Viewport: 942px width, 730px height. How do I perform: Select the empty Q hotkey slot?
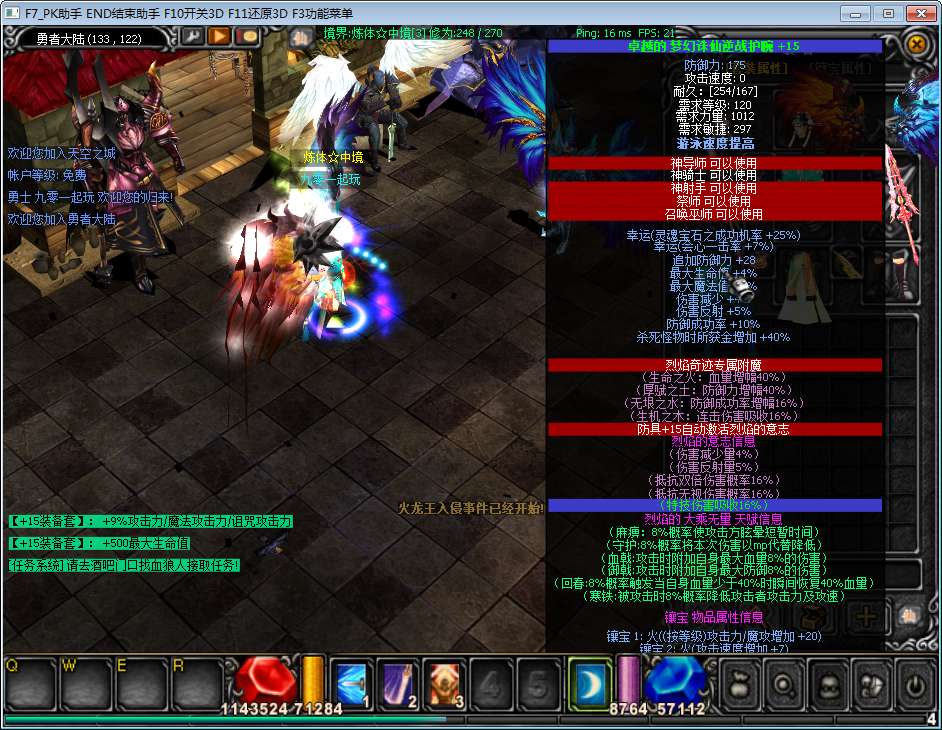click(x=29, y=683)
